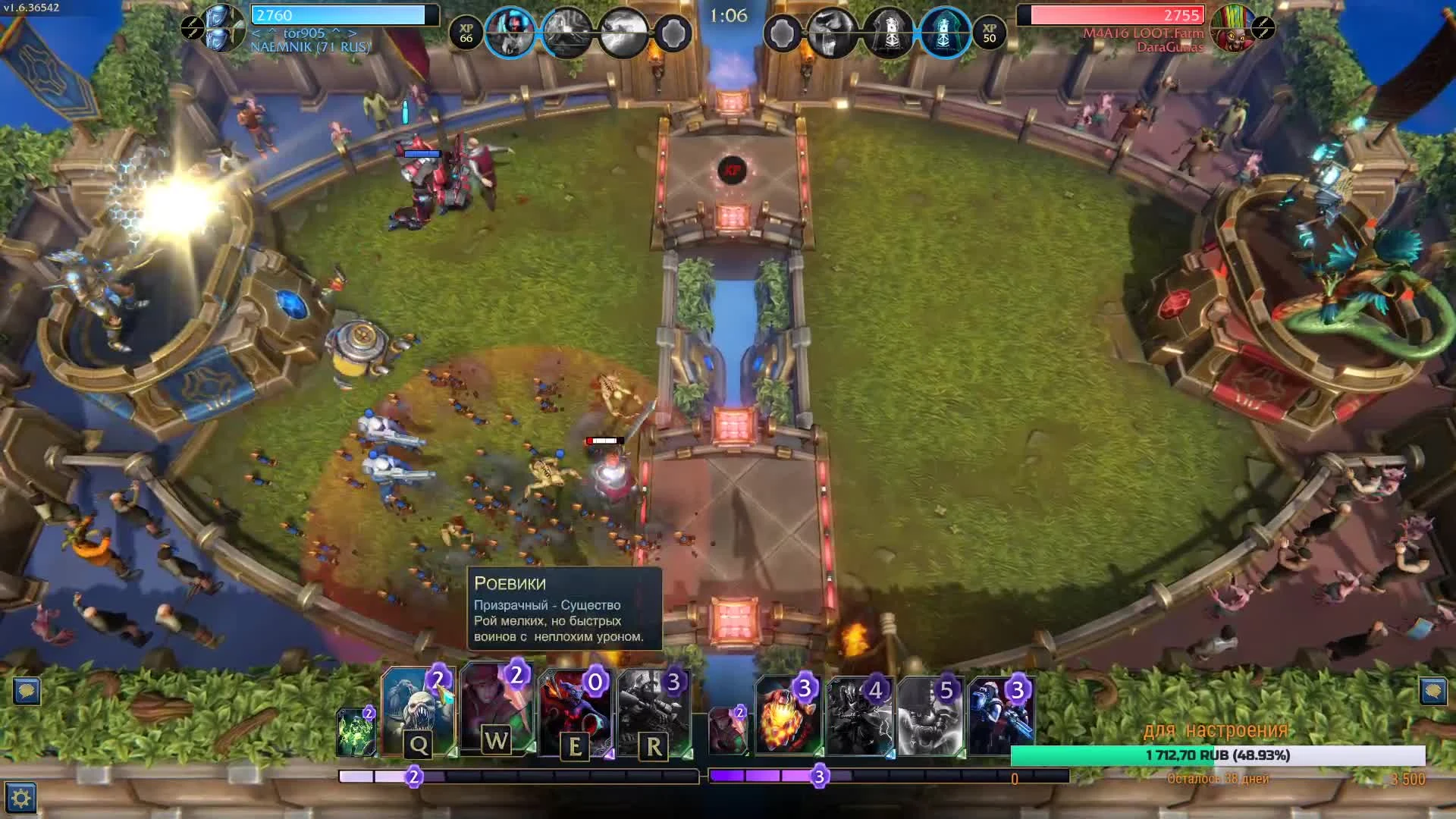Play the E card costing 0 mana
The width and height of the screenshot is (1456, 819).
pos(576,713)
